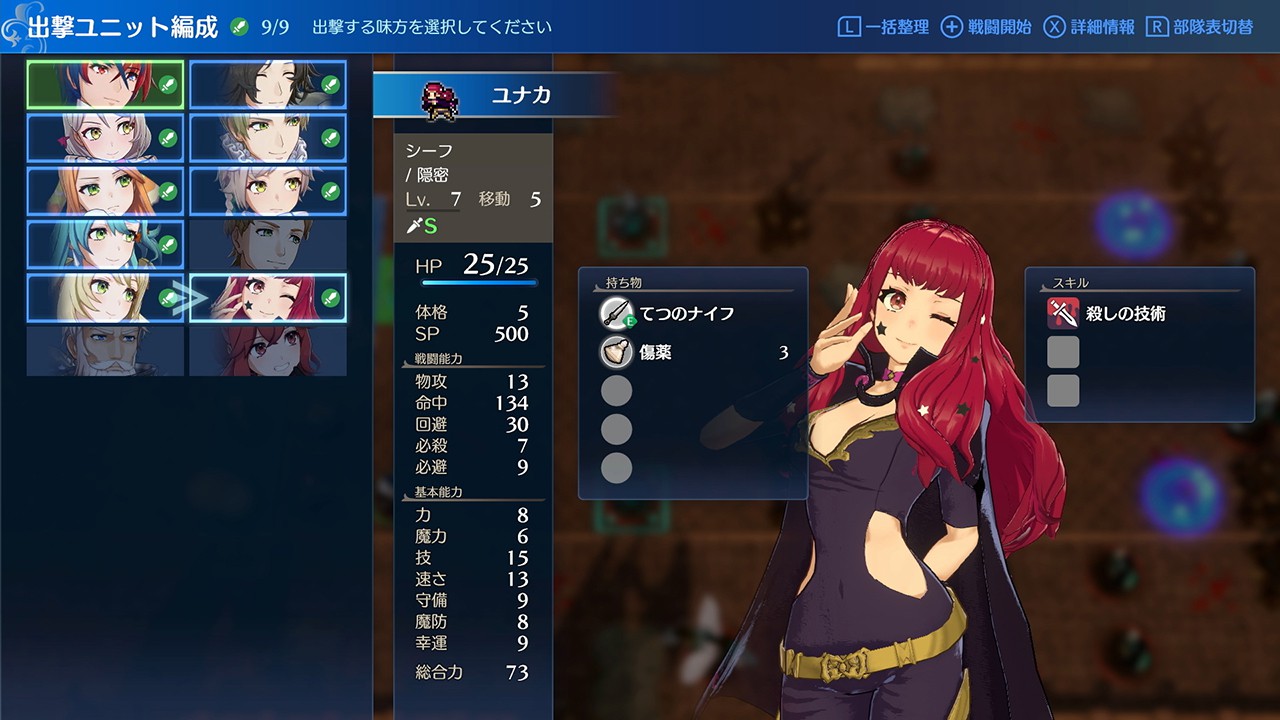Choose the black-haired unit with closed eyes
This screenshot has width=1280, height=720.
[268, 84]
